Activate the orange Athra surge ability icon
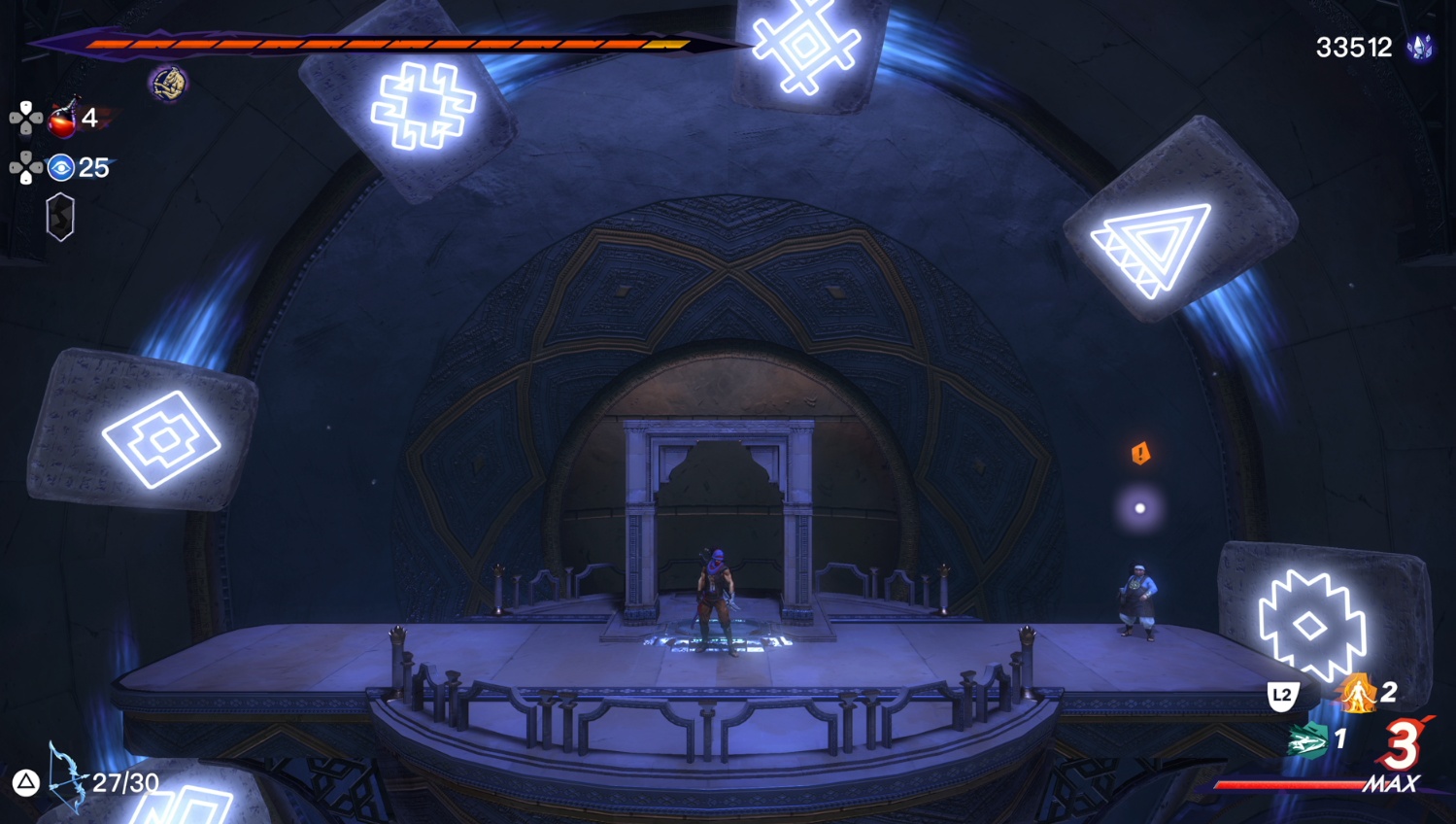This screenshot has height=824, width=1456. (x=1356, y=694)
